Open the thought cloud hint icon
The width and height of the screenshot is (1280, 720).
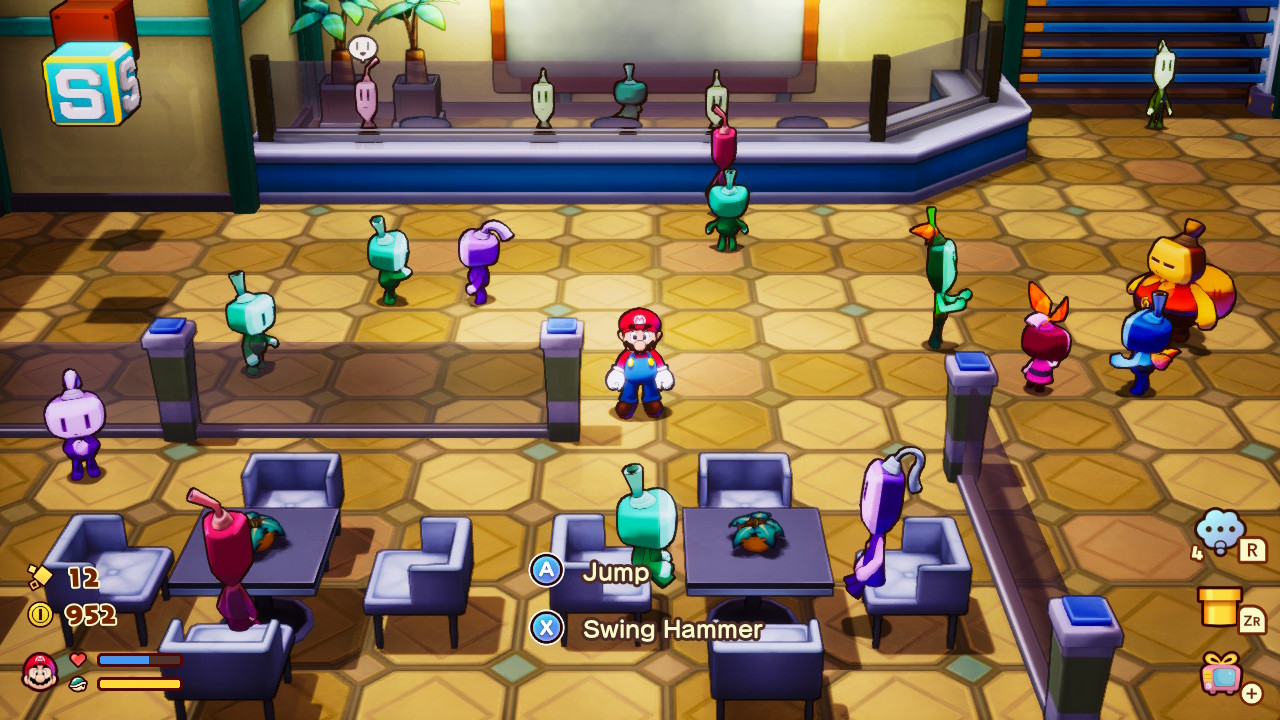[1220, 532]
